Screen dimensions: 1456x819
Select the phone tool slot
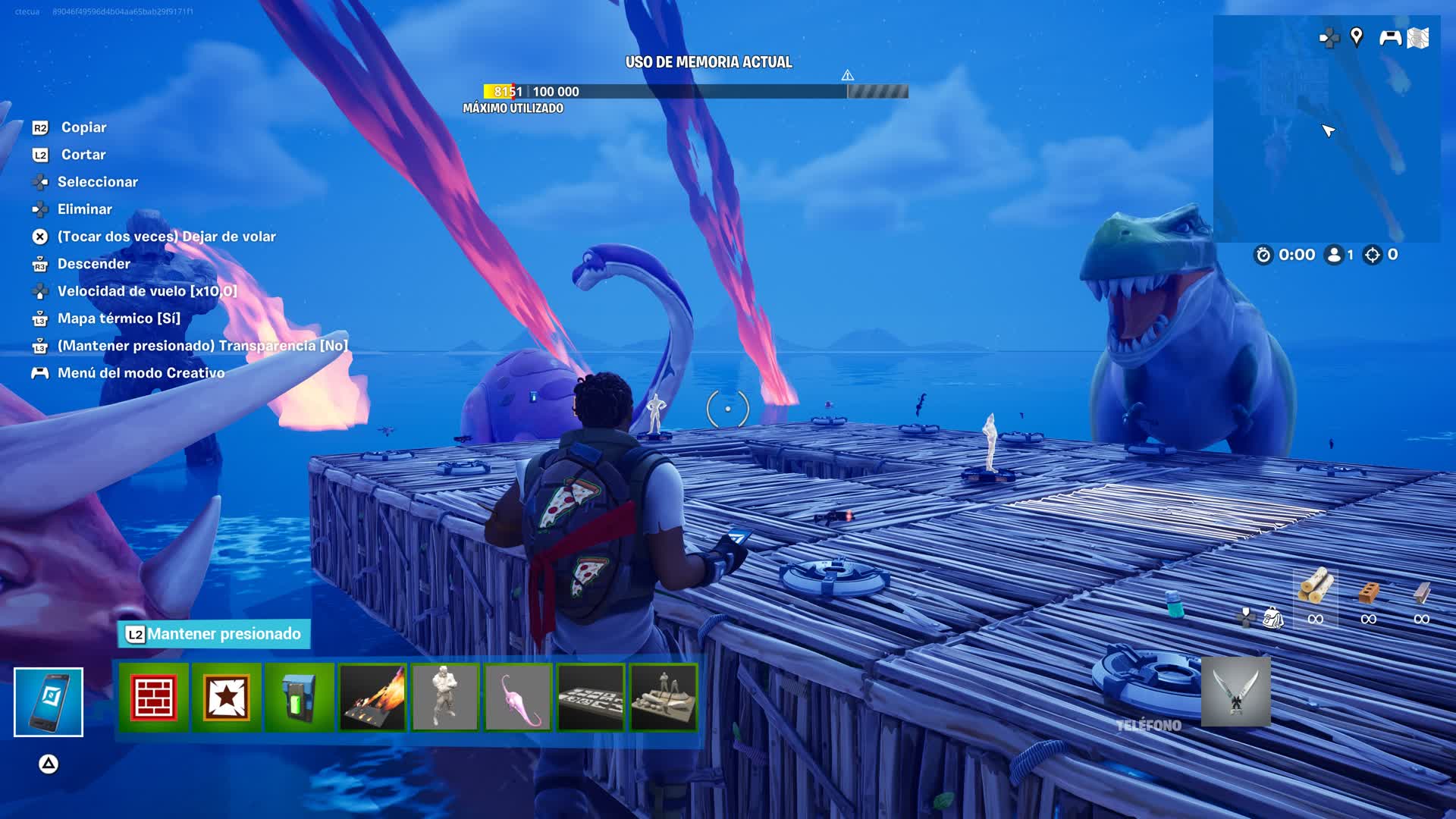[x=49, y=701]
